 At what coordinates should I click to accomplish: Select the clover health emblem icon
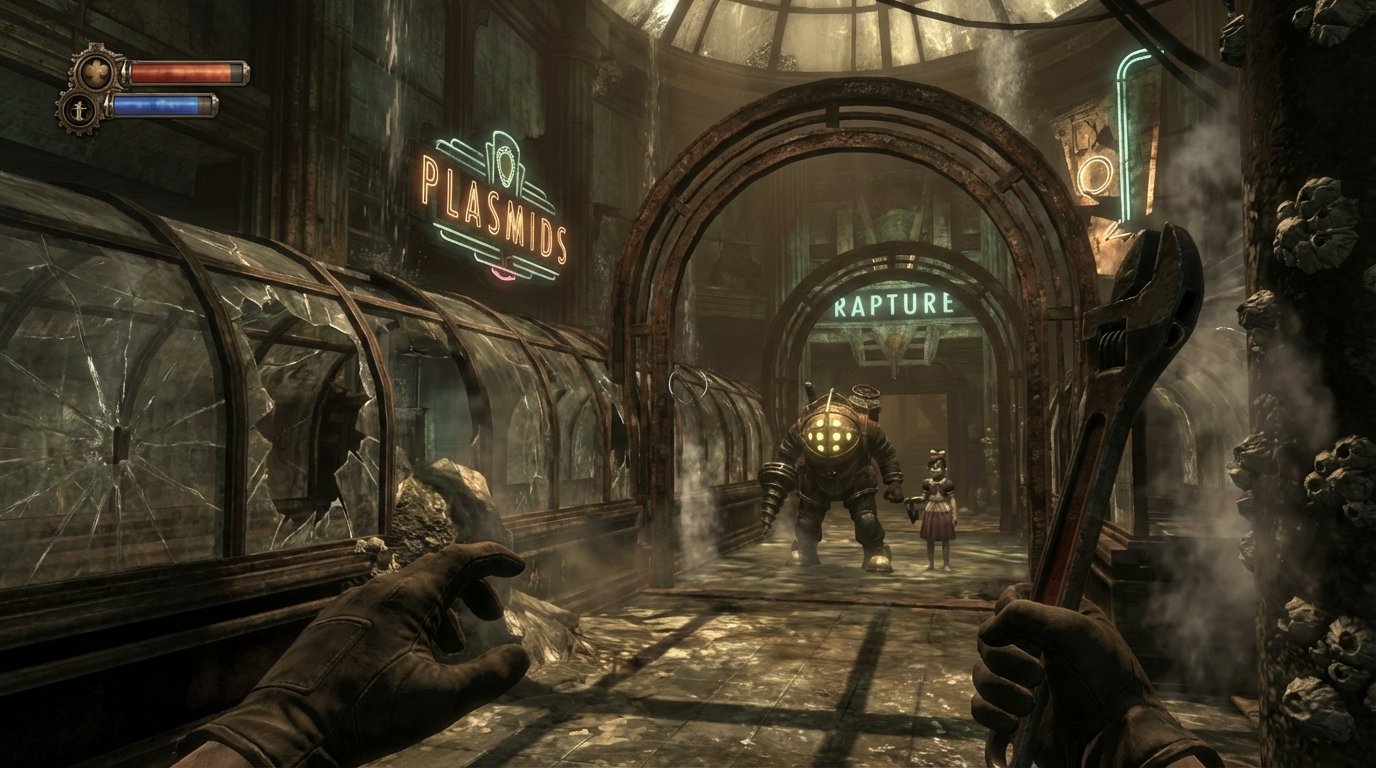[x=97, y=70]
